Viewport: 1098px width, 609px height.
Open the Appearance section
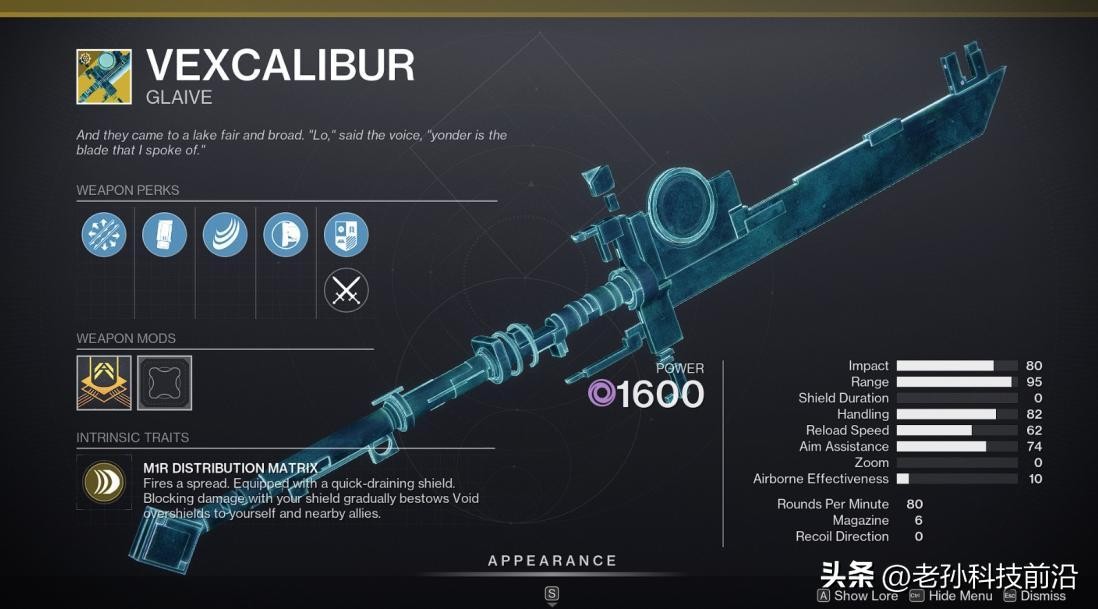(x=552, y=561)
